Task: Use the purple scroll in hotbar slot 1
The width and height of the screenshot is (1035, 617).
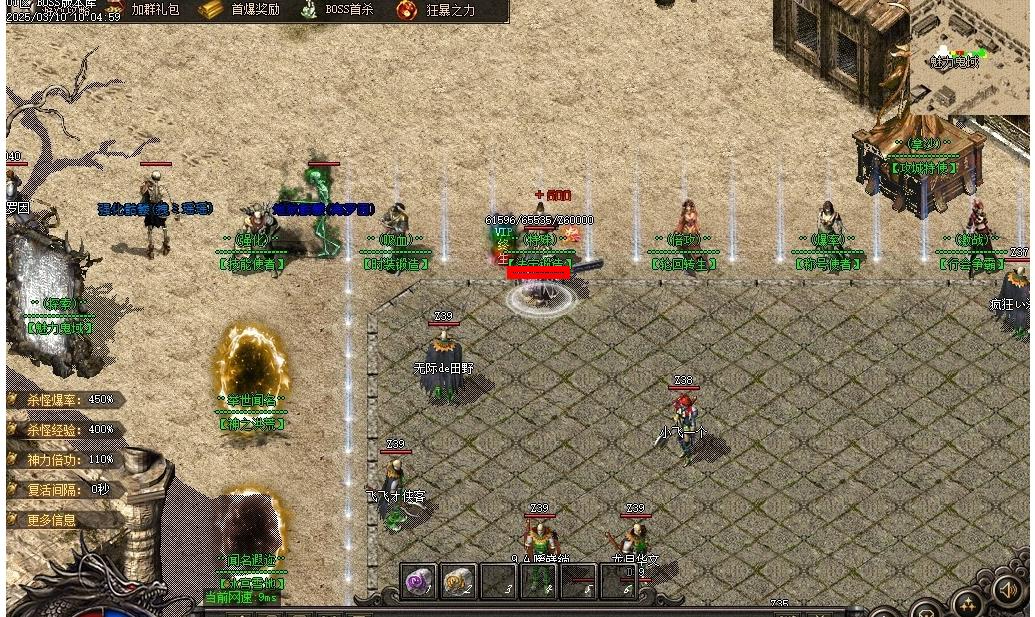Action: pyautogui.click(x=418, y=581)
